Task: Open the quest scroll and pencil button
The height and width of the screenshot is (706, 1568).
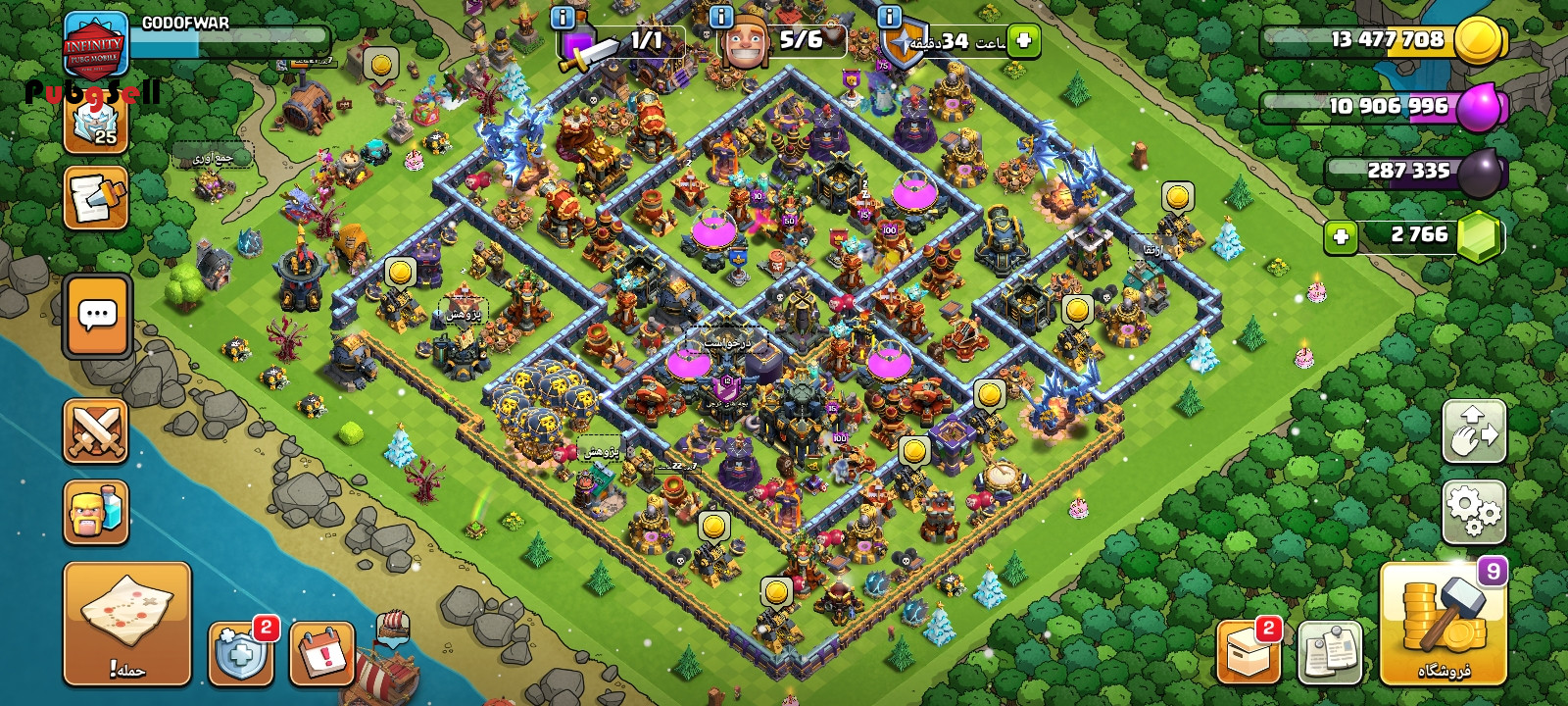Action: click(96, 197)
